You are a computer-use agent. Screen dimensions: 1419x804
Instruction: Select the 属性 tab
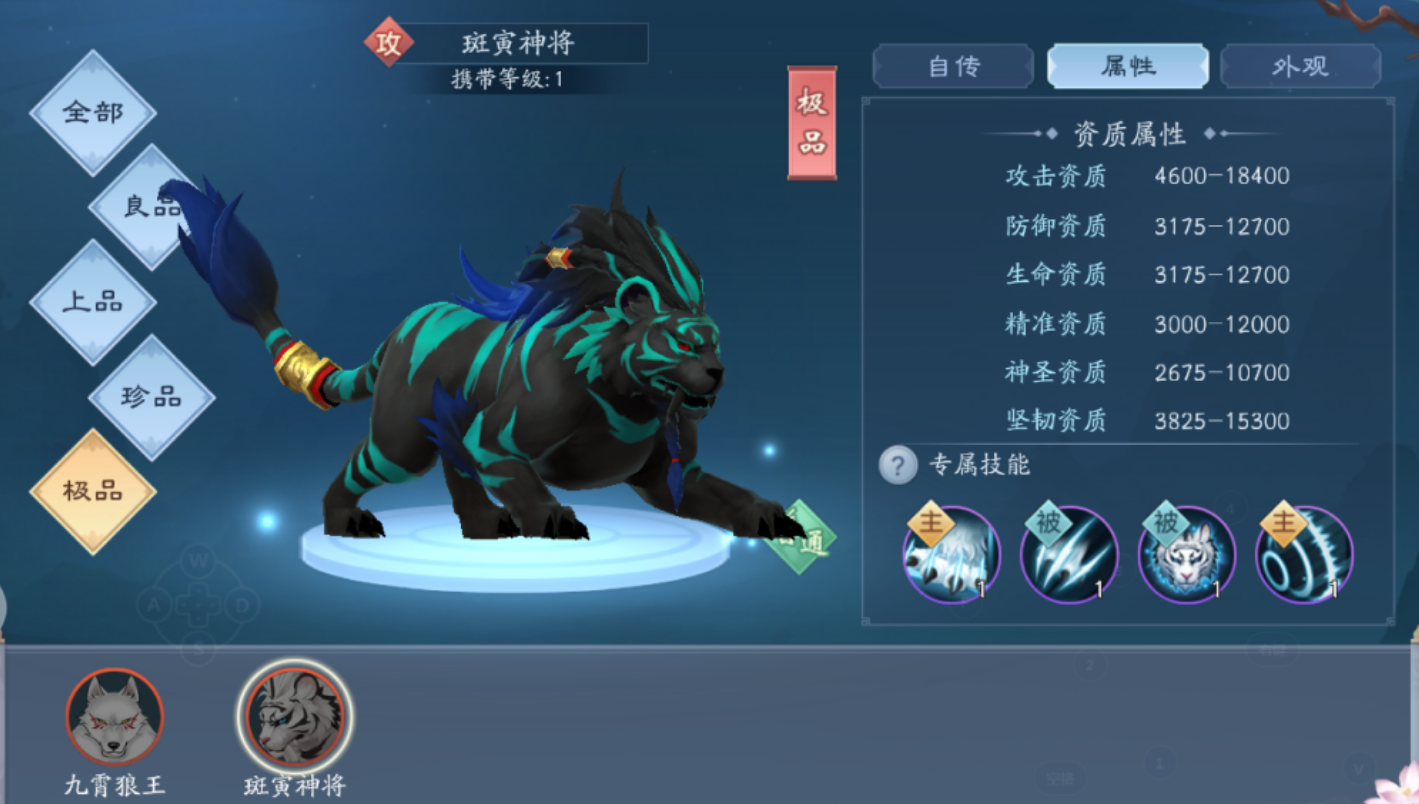pos(1128,64)
